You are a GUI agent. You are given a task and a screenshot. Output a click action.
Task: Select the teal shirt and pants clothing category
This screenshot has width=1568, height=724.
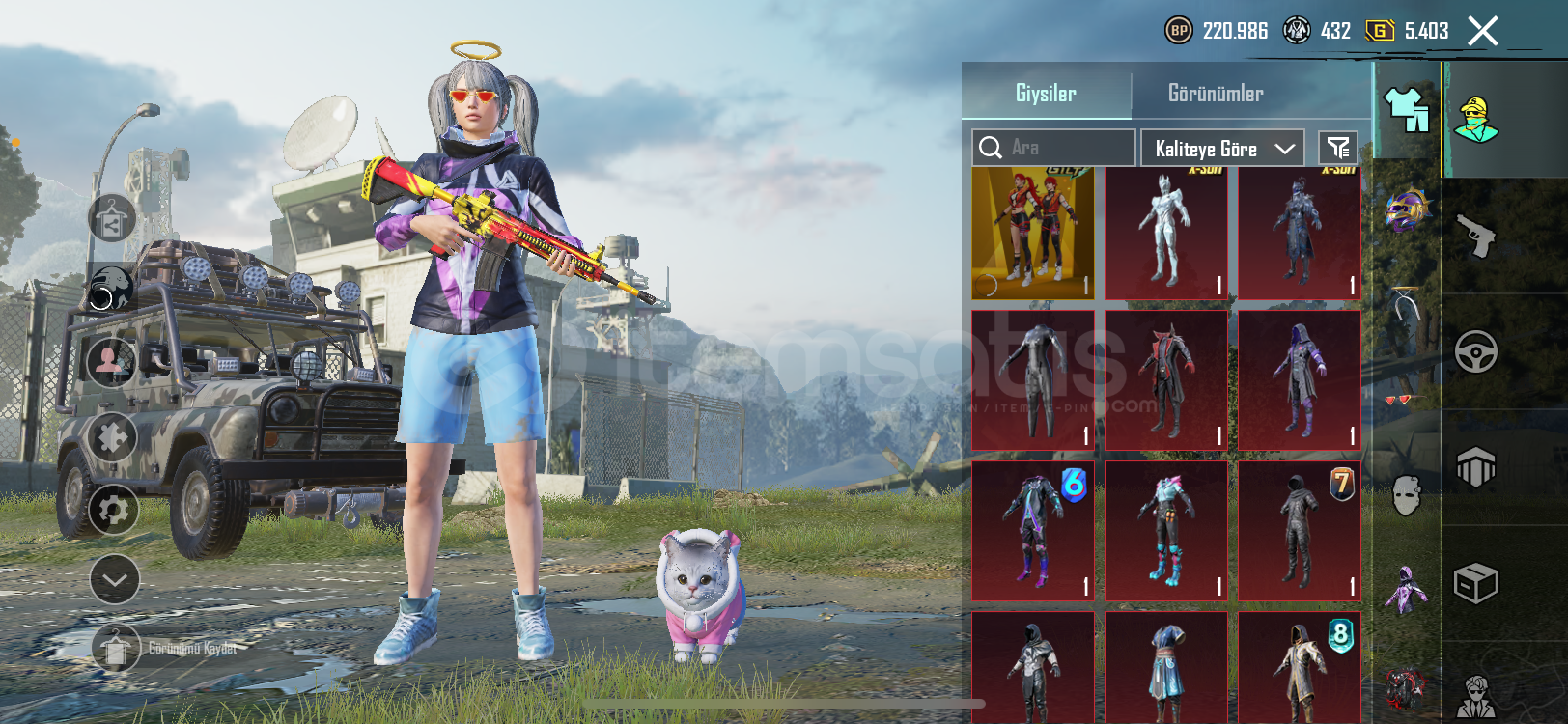tap(1407, 109)
